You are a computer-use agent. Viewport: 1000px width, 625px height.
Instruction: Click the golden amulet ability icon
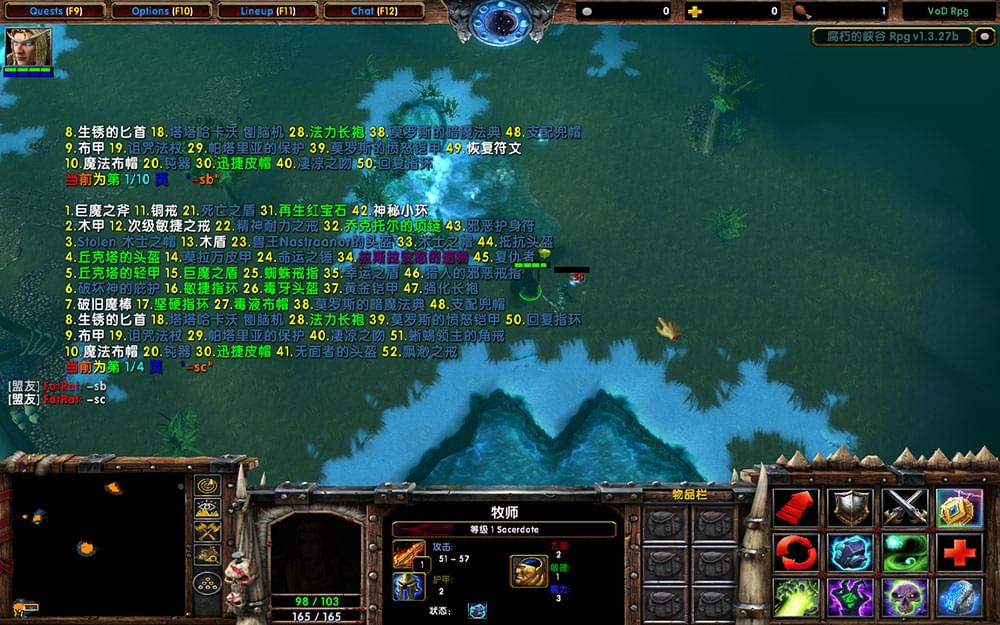pos(957,507)
